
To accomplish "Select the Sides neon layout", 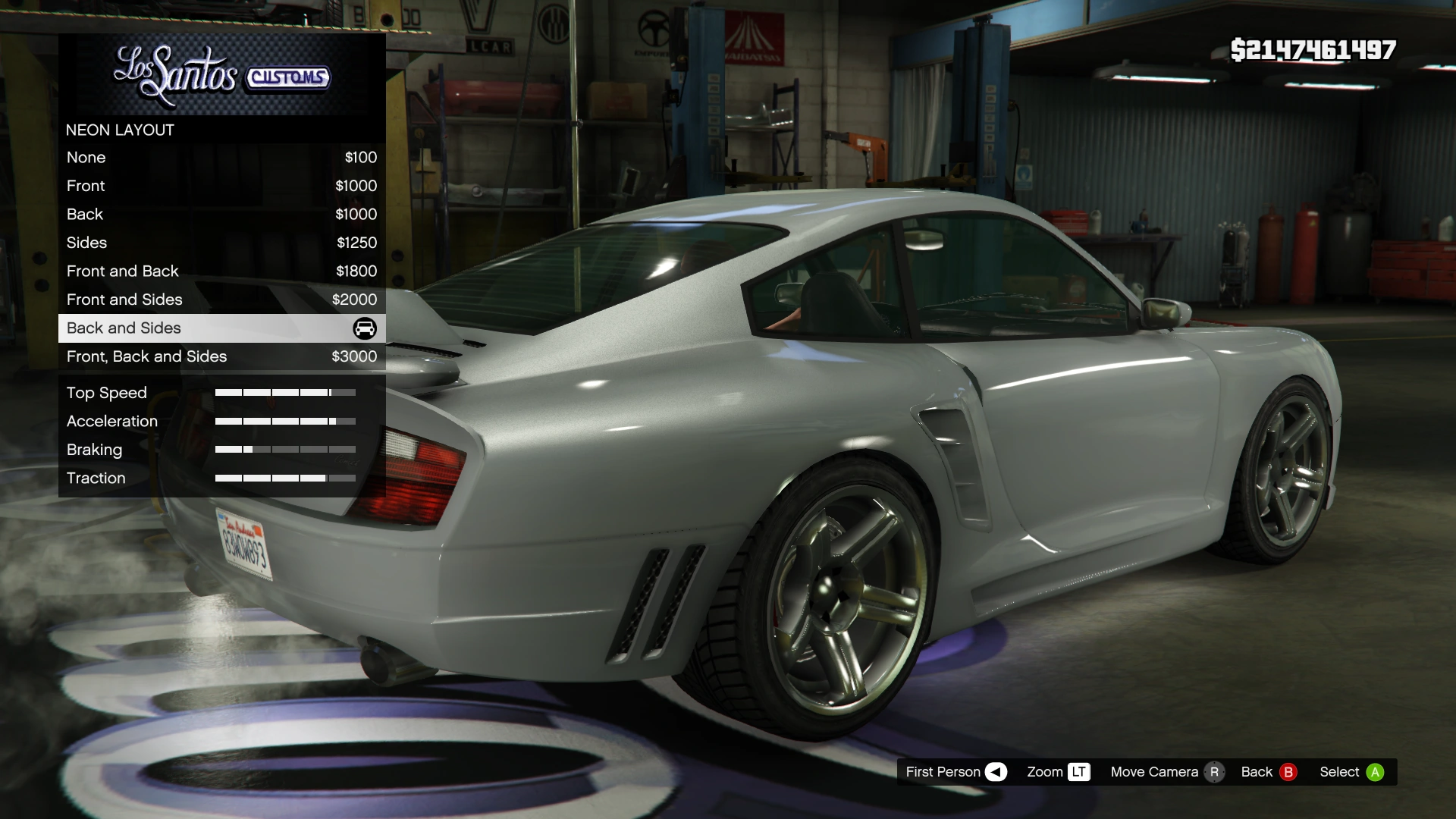I will coord(221,243).
